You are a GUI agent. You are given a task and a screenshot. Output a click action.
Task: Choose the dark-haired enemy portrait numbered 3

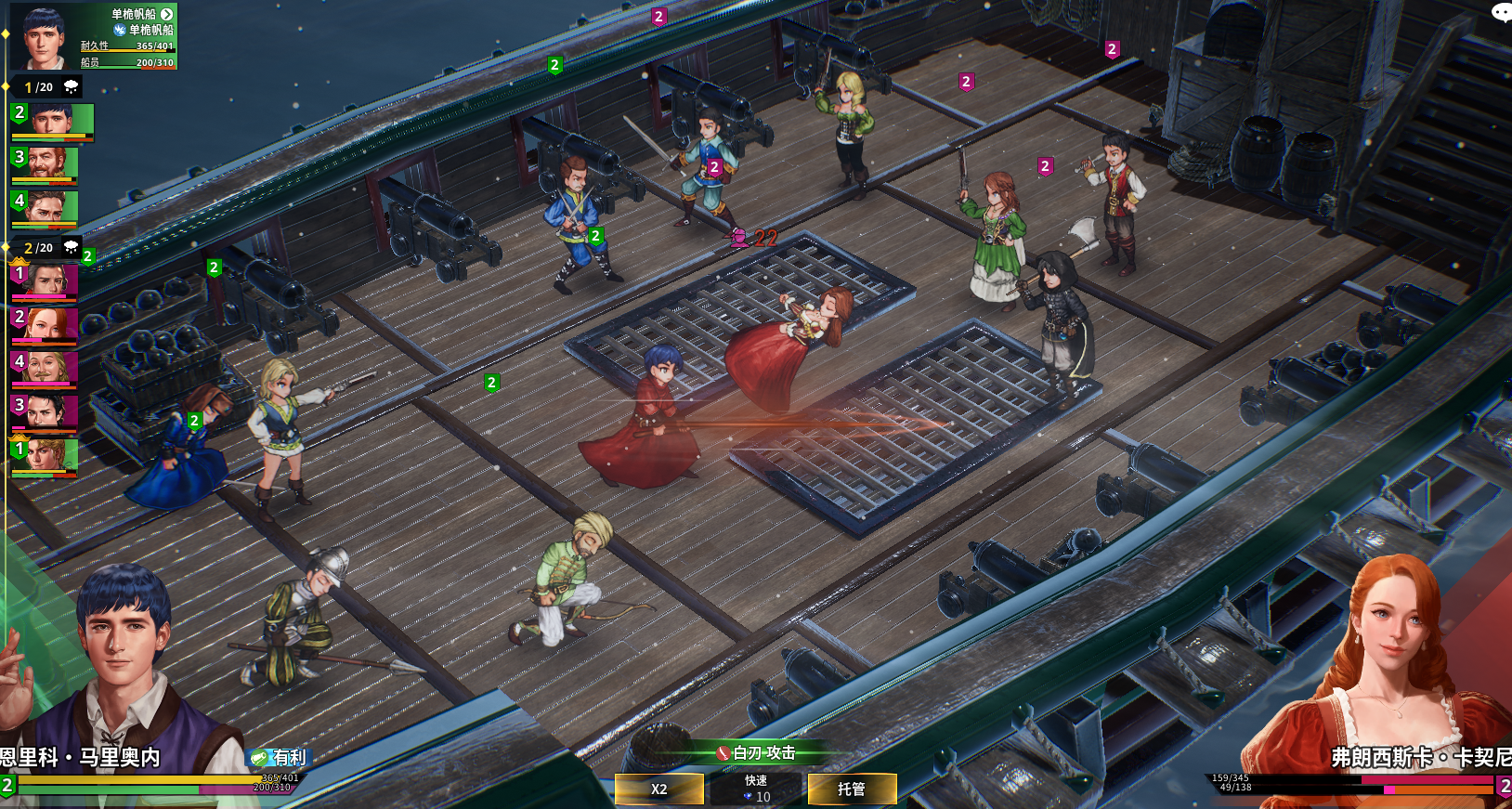[x=45, y=412]
